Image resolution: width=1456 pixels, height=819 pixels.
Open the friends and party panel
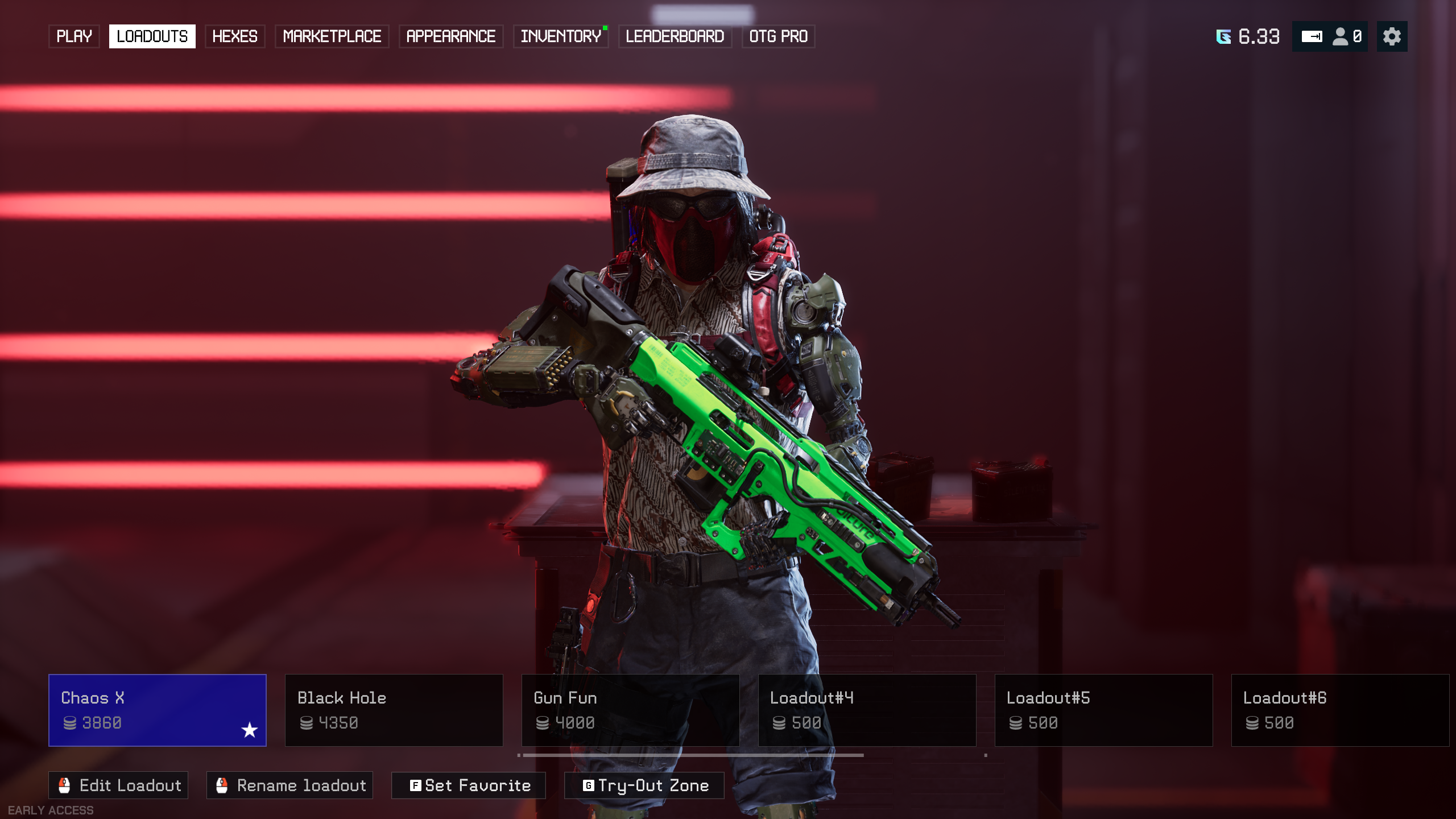tap(1330, 36)
